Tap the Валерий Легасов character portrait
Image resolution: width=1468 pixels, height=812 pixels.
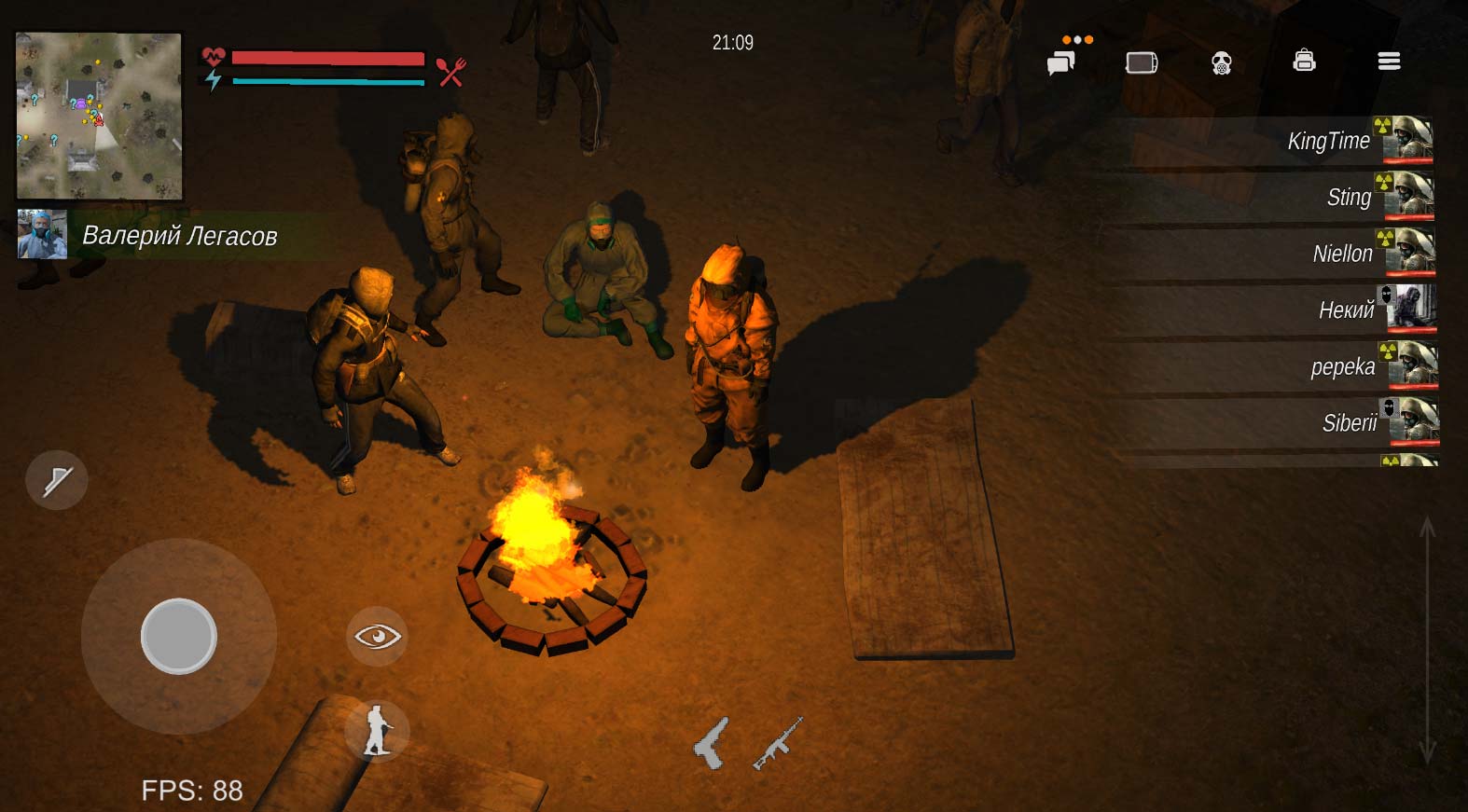(x=42, y=234)
